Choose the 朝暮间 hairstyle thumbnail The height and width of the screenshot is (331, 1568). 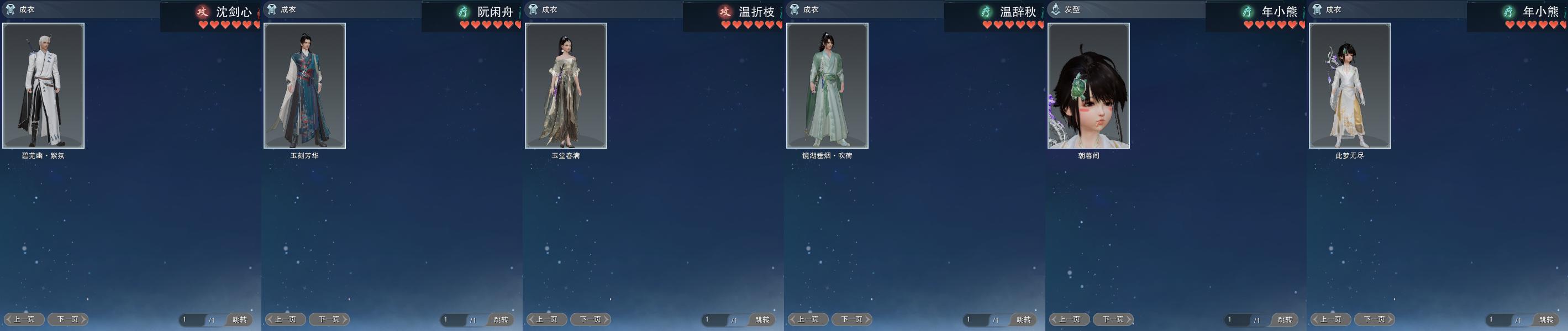(x=1088, y=86)
